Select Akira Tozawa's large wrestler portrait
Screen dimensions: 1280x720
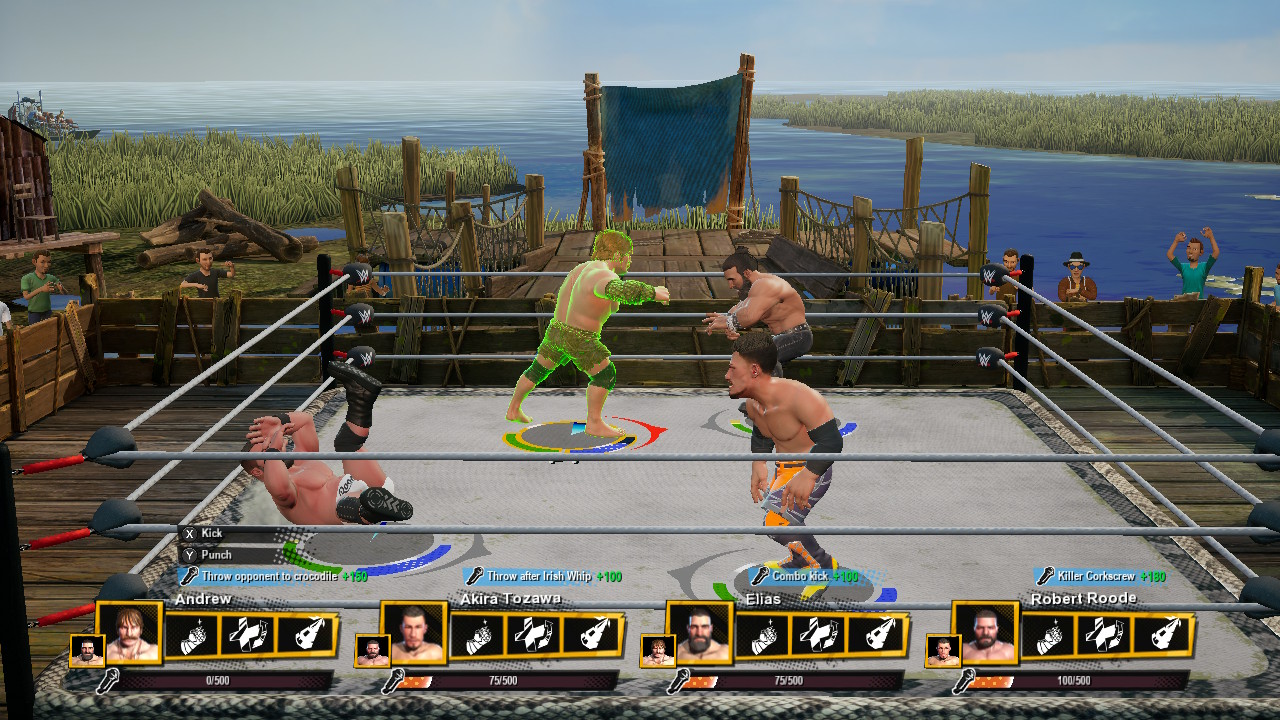coord(417,634)
